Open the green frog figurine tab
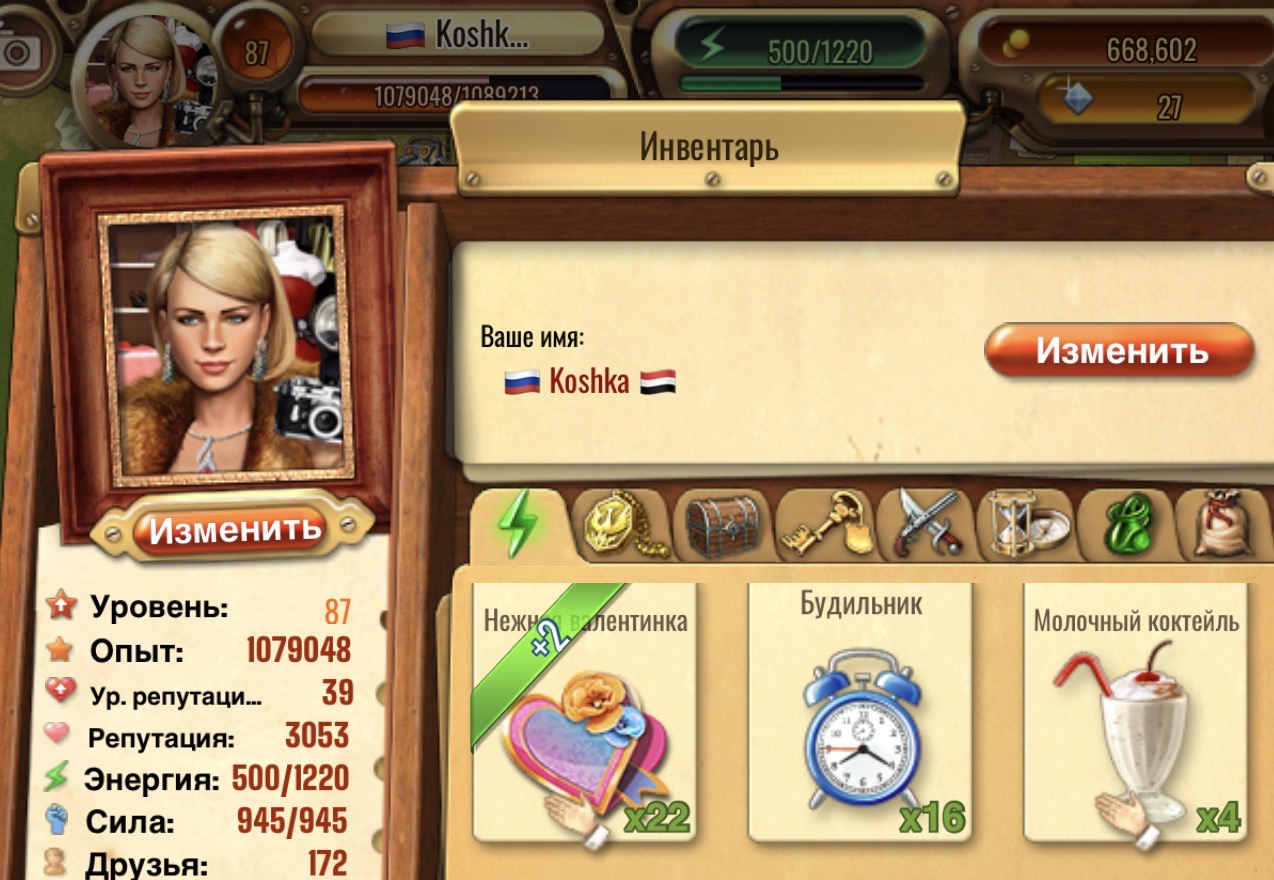 [x=1126, y=523]
